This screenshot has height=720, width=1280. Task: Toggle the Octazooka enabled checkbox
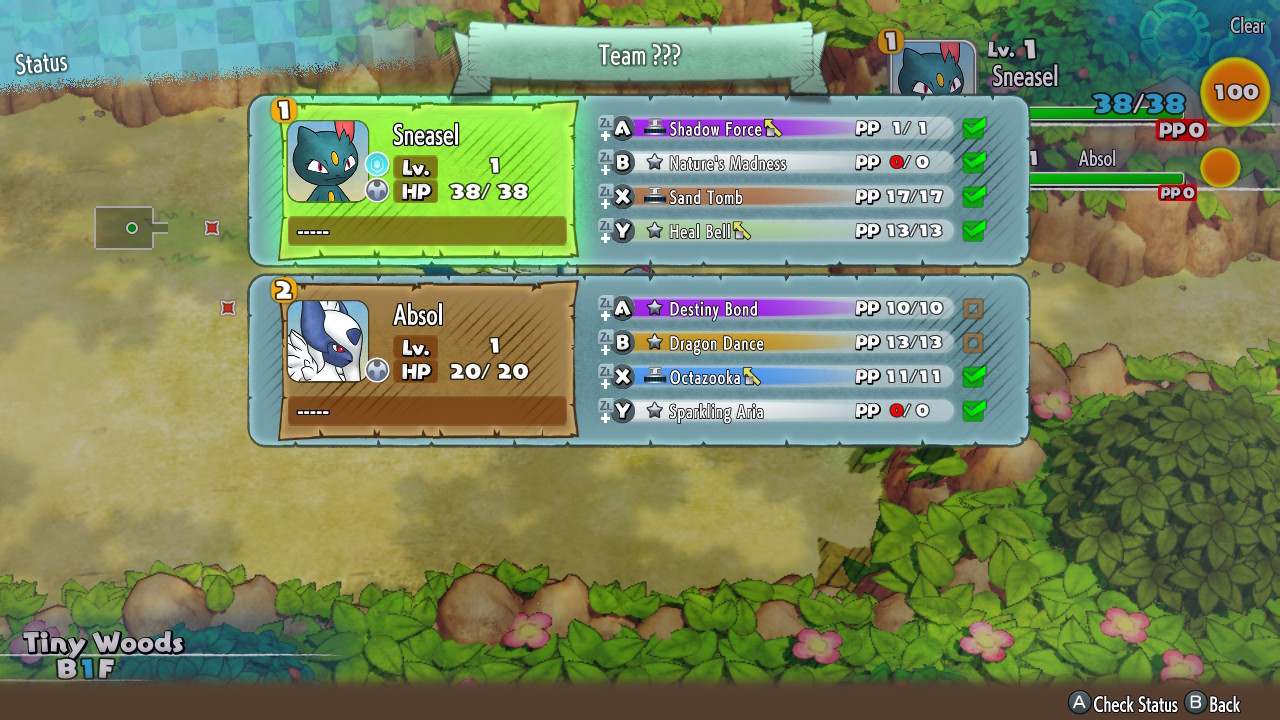pos(973,377)
